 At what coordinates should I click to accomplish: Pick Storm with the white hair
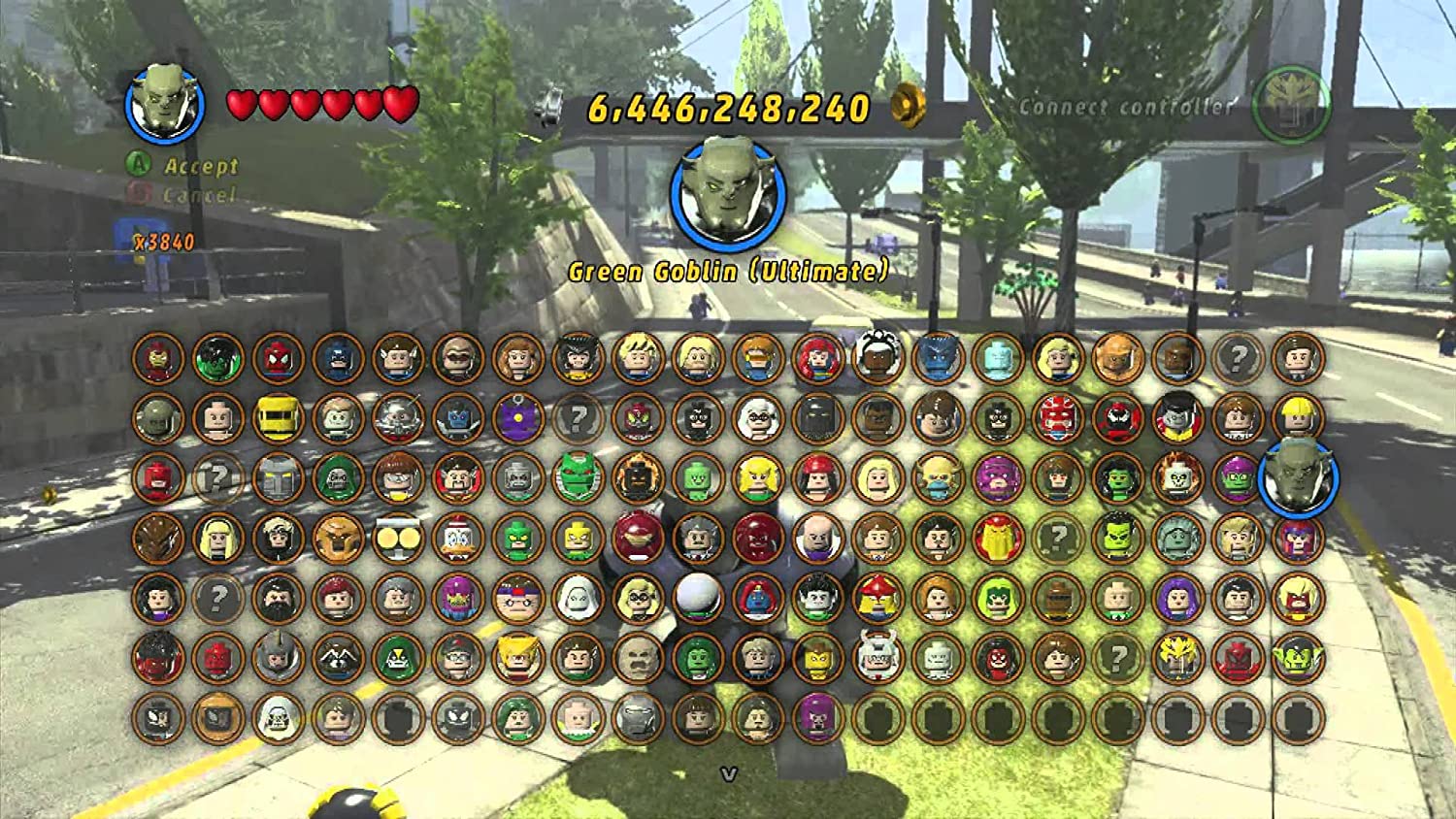tap(877, 358)
